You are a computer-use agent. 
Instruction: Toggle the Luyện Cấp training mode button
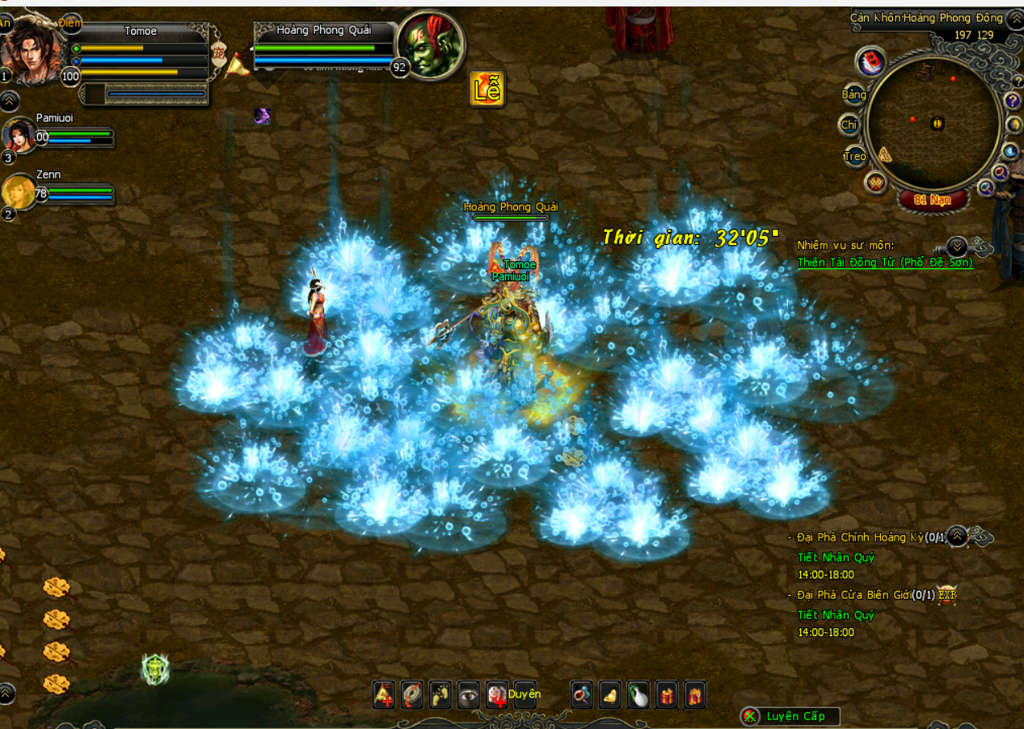789,716
